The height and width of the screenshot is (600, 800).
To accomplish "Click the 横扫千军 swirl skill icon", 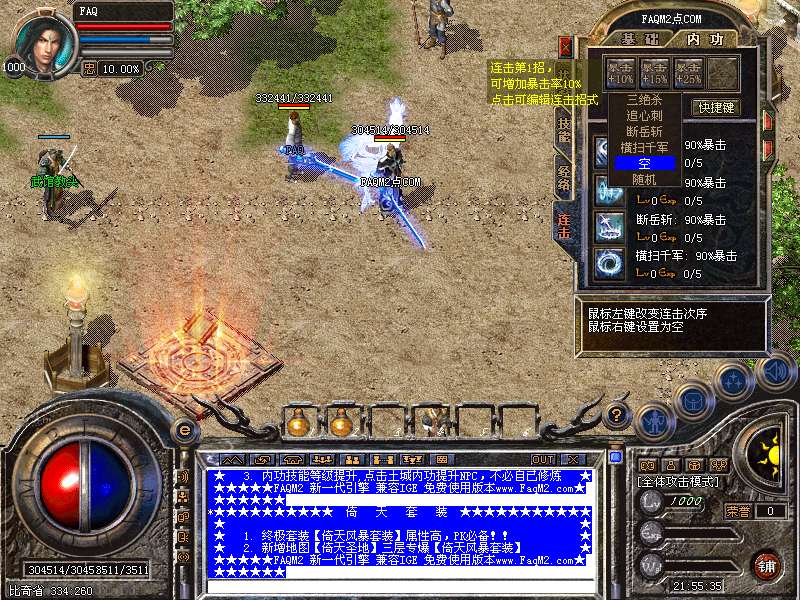I will pos(609,263).
